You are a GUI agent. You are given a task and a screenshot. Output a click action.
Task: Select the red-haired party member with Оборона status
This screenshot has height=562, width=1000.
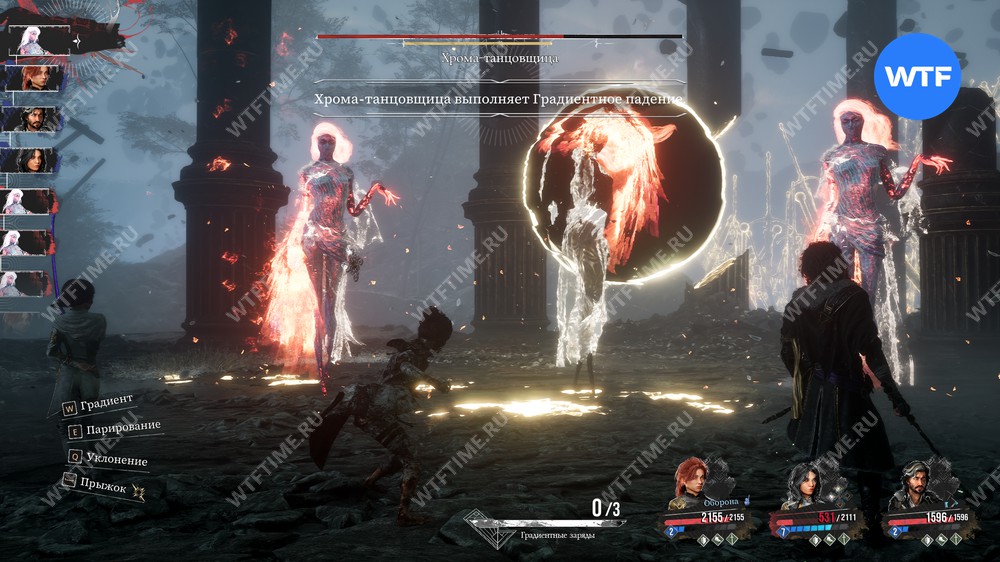(x=691, y=479)
